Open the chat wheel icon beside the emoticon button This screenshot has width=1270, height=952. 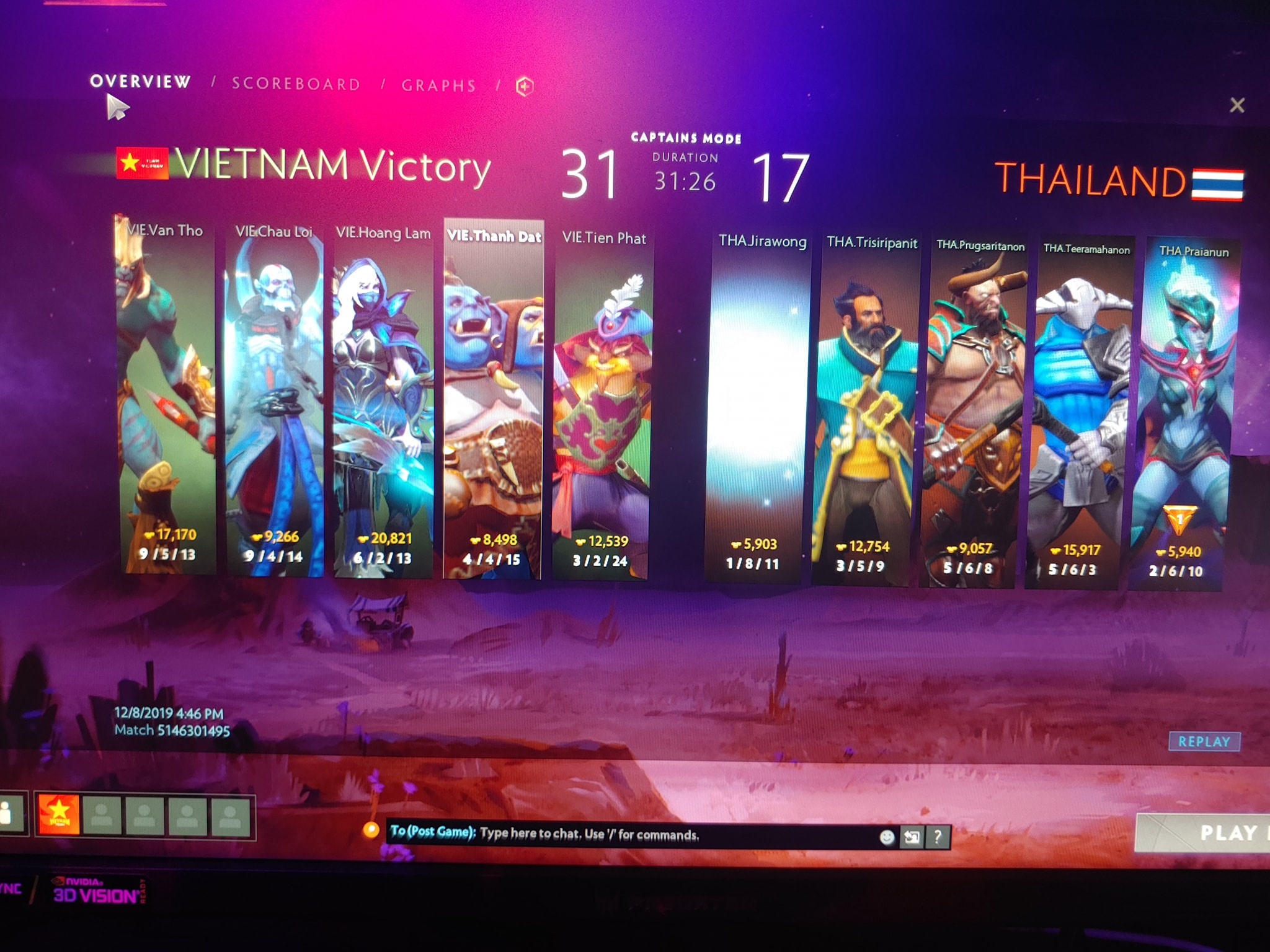[912, 837]
